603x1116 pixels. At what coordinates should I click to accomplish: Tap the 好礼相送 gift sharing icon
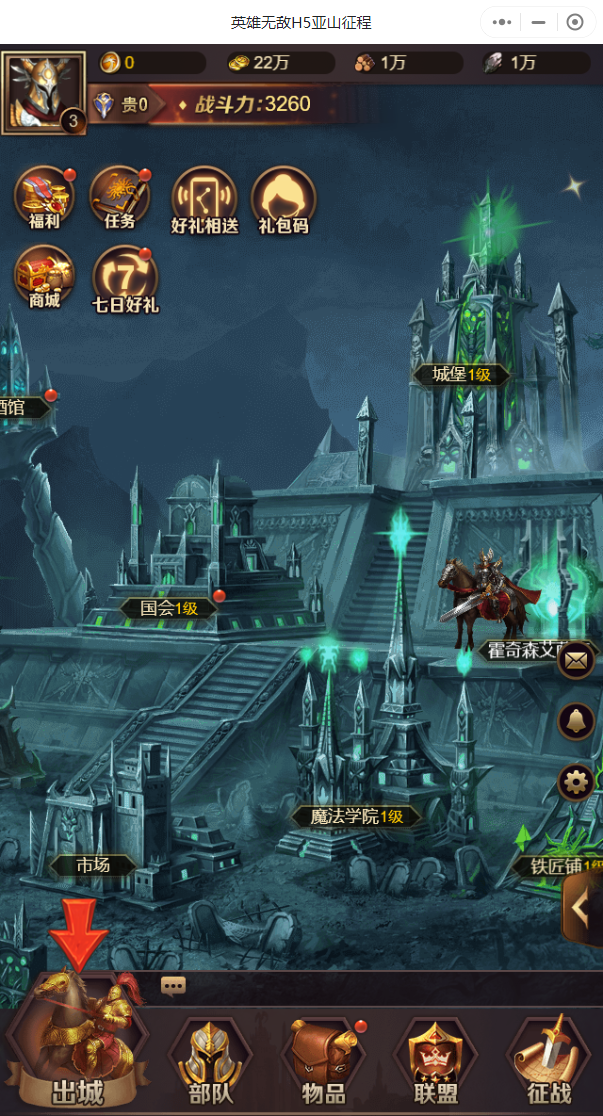point(204,199)
